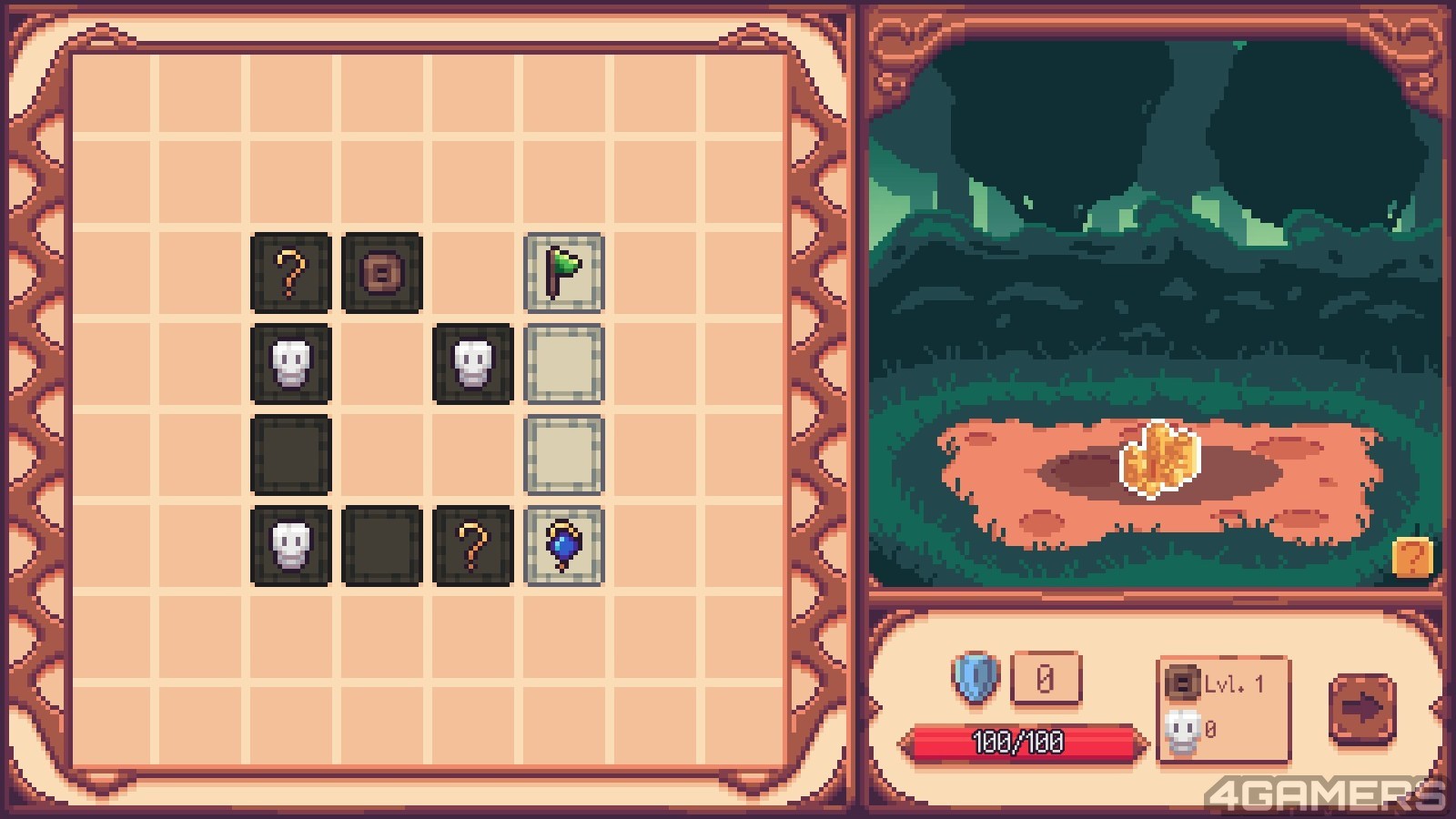
Task: Select the brown crate icon tile
Action: 382,272
